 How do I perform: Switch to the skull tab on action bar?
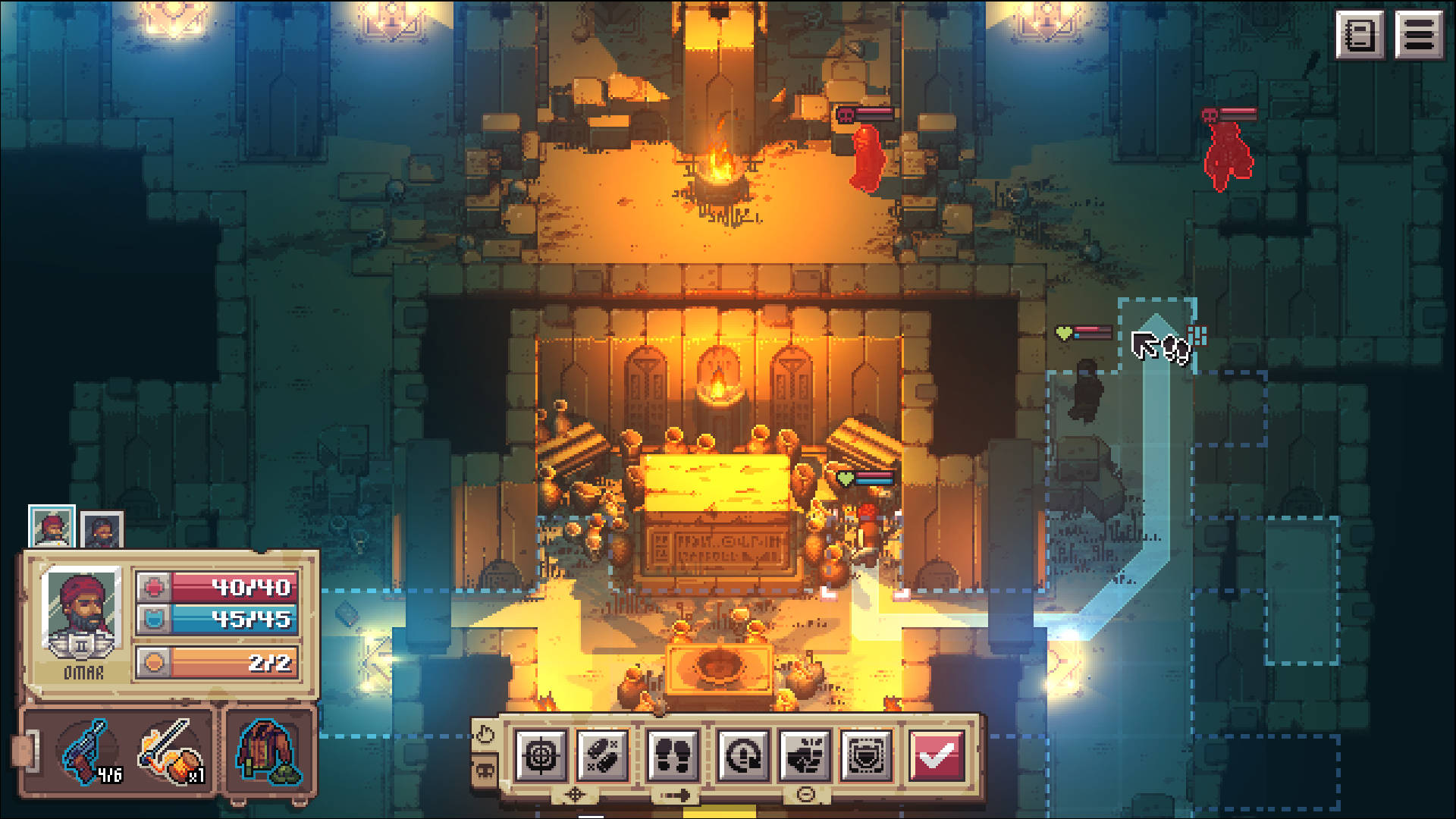(x=485, y=773)
